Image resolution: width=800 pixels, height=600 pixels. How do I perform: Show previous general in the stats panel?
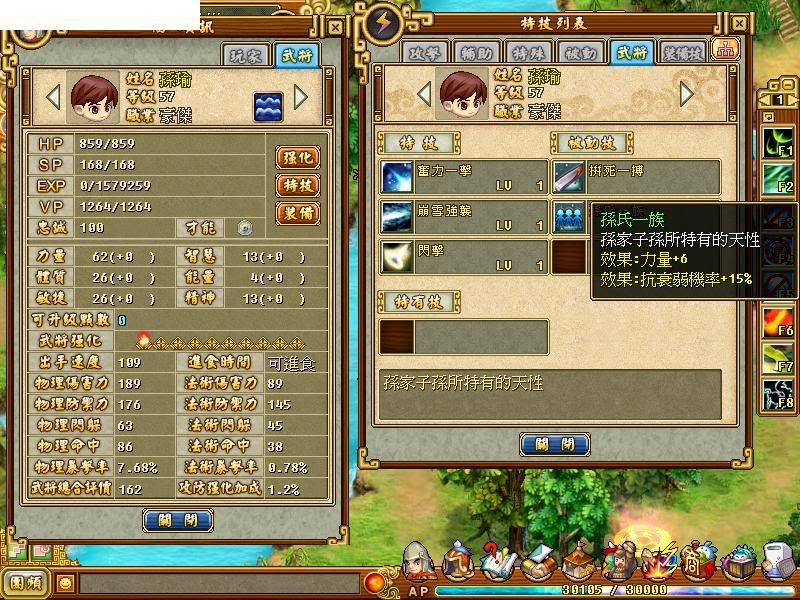[x=52, y=97]
